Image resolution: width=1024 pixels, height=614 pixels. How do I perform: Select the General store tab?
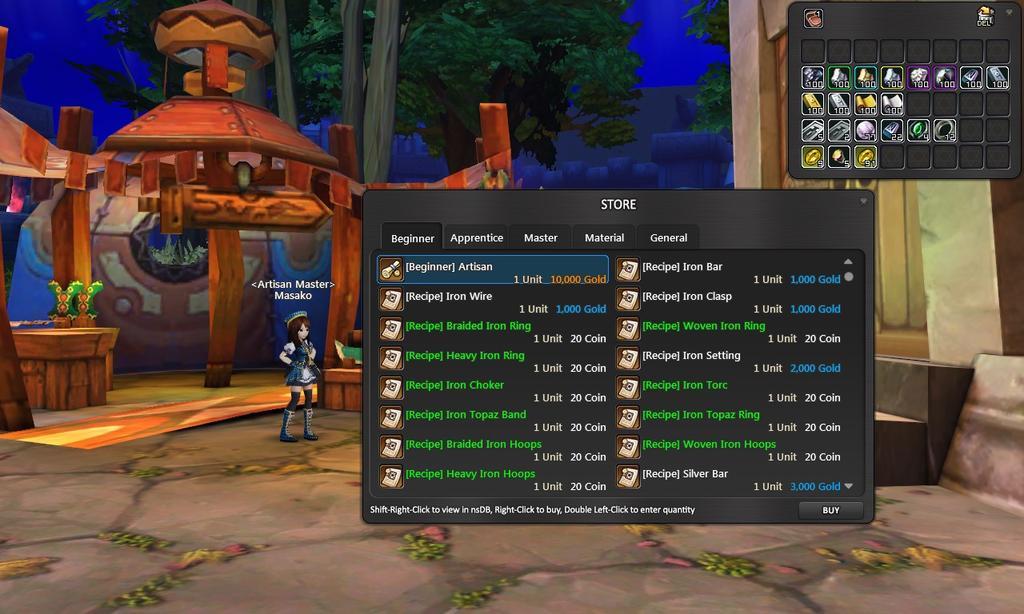click(x=668, y=238)
